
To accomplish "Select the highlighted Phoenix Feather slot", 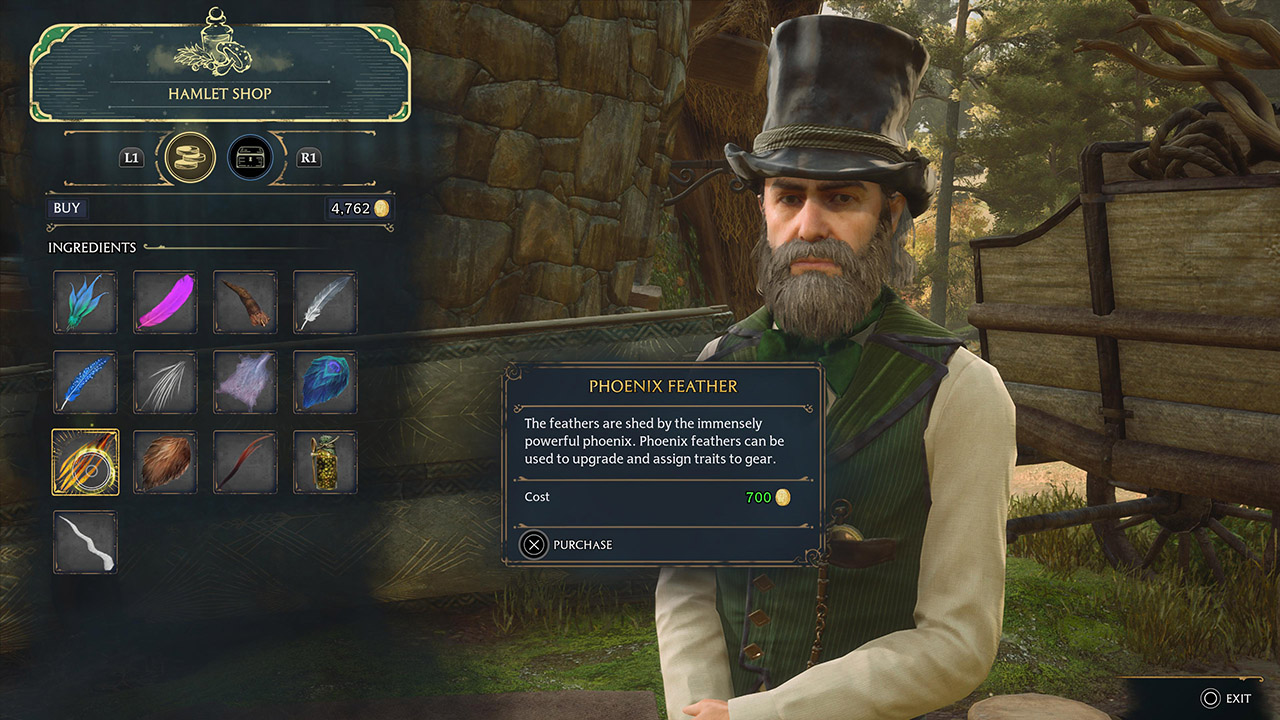I will (85, 462).
